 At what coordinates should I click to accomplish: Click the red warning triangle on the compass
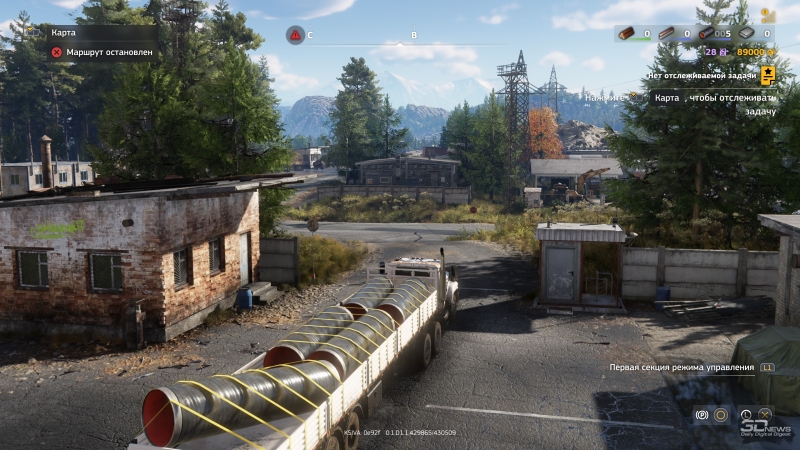[295, 35]
